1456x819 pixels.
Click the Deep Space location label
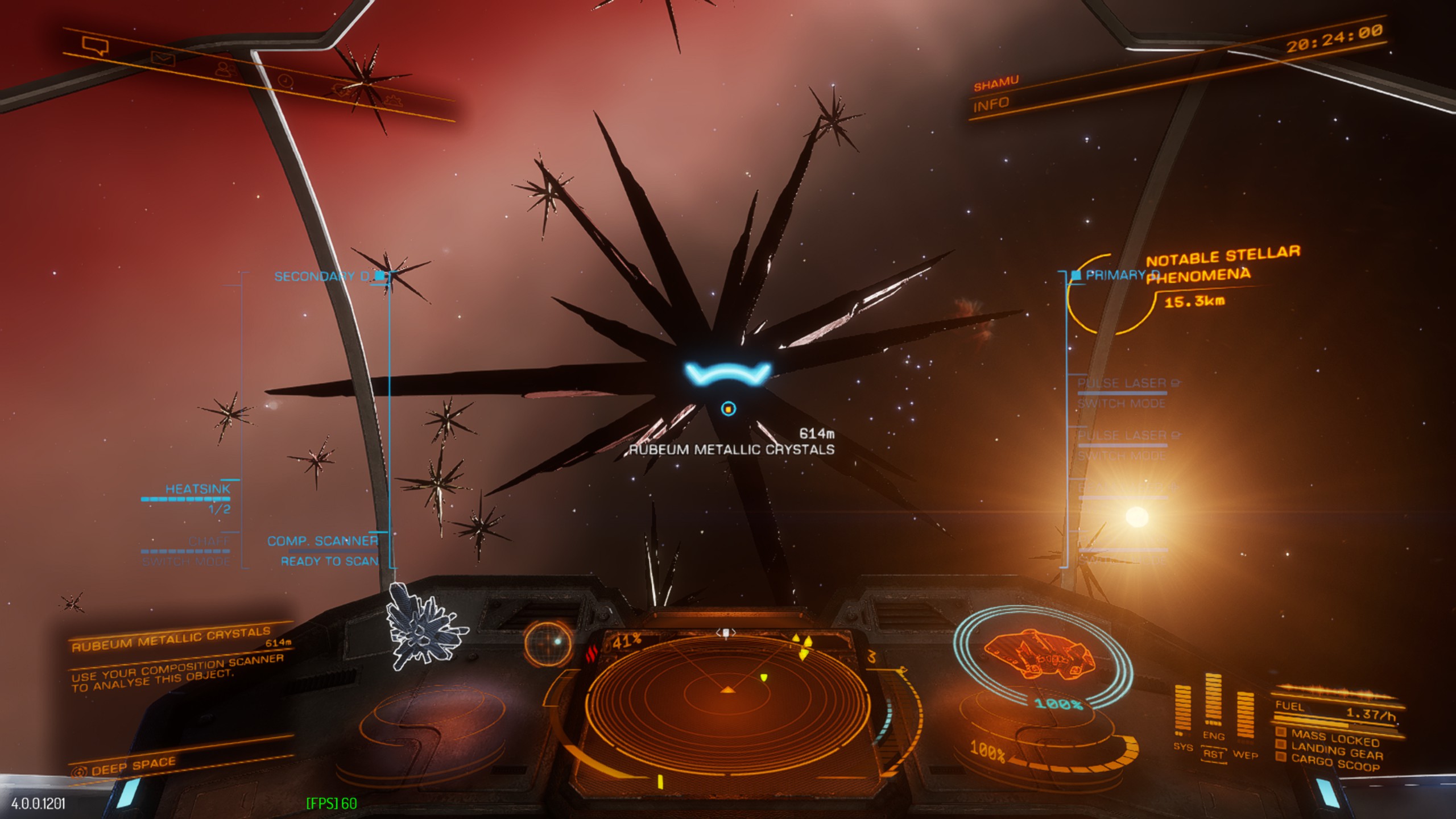click(x=133, y=766)
